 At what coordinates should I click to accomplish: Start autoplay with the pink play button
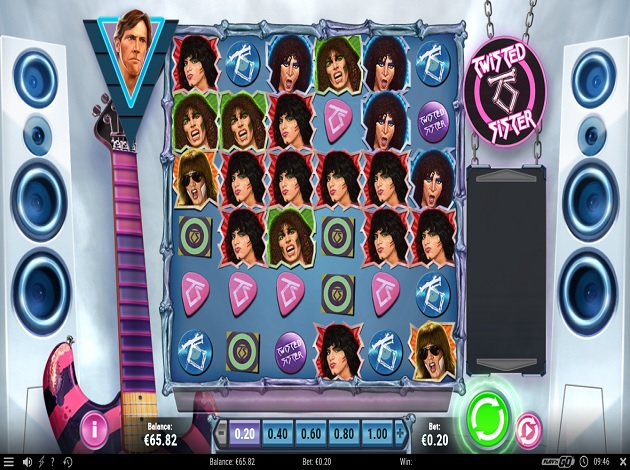(x=528, y=430)
